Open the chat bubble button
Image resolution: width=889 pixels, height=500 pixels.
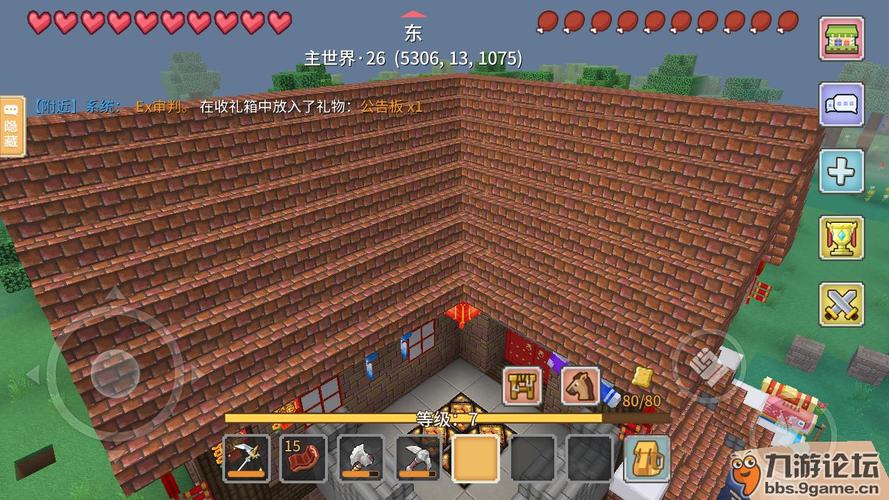(841, 105)
